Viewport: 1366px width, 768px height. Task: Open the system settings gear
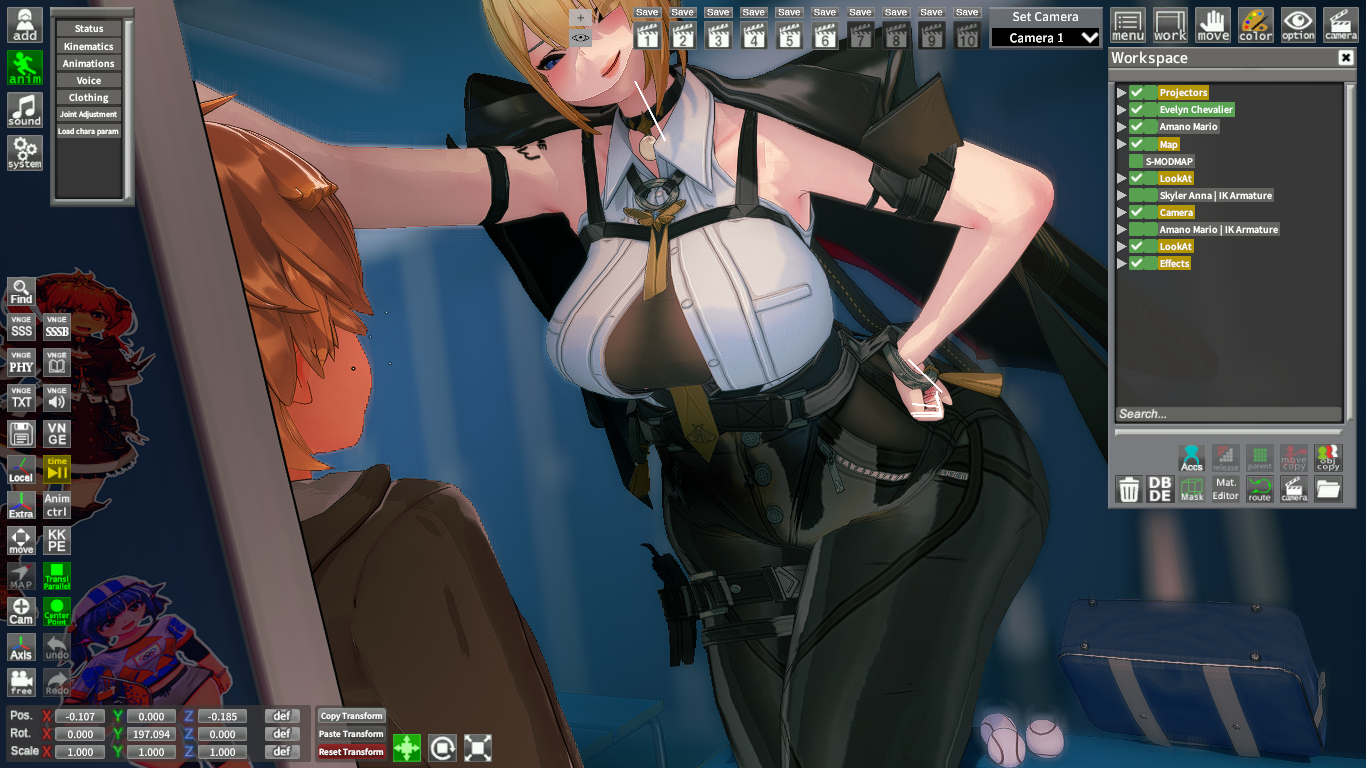tap(25, 152)
